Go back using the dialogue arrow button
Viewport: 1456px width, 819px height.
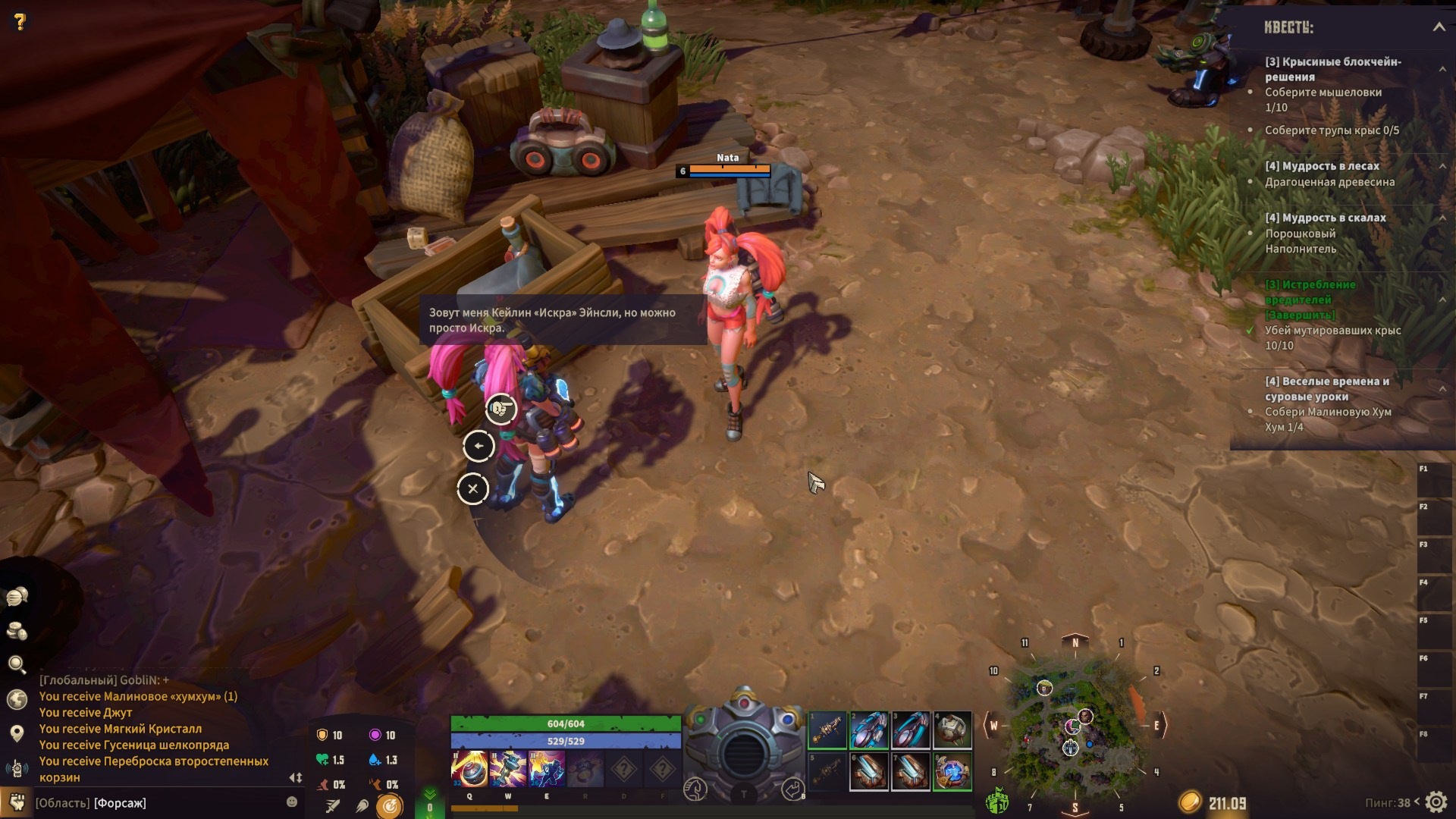[479, 446]
